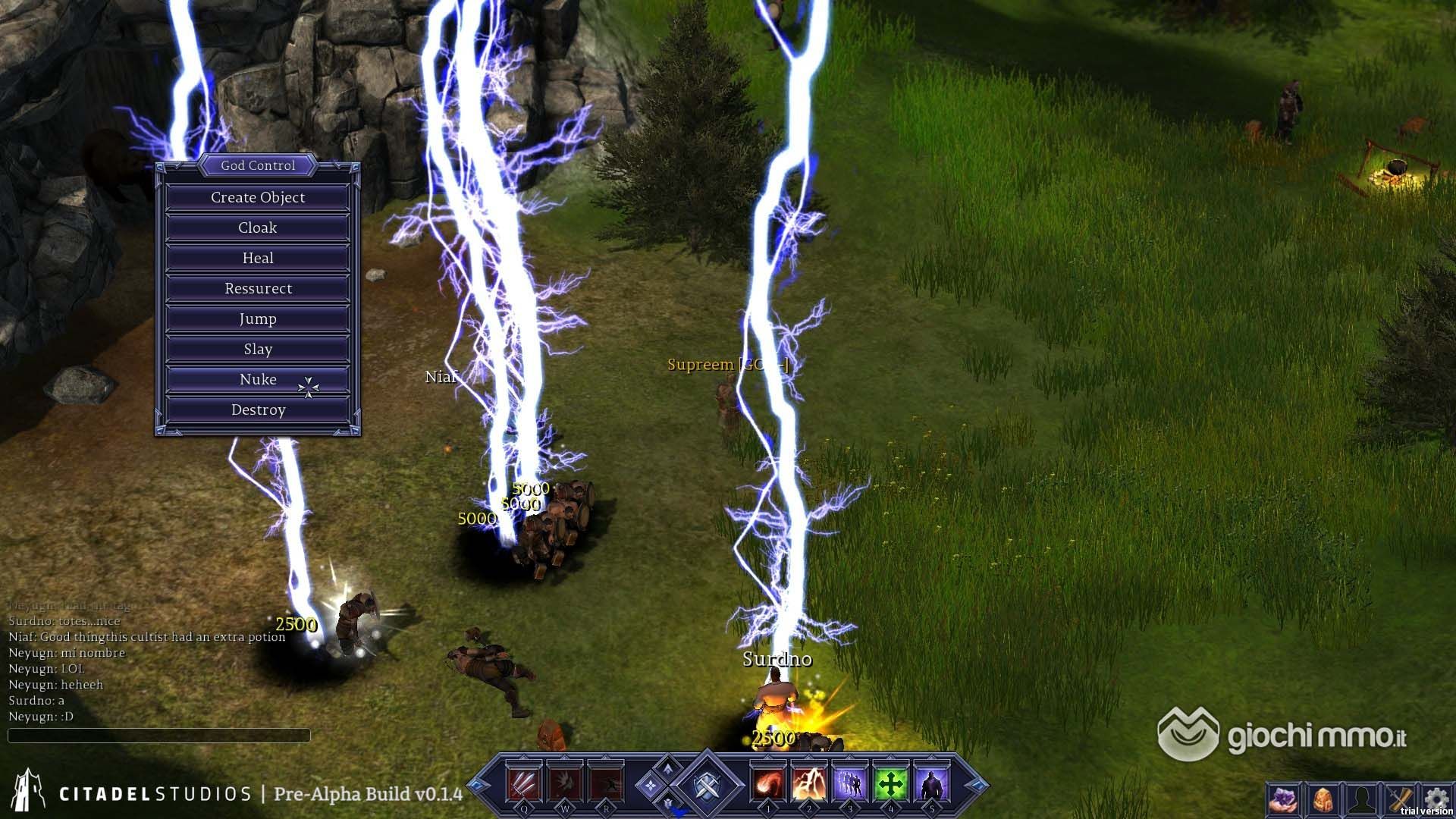1456x819 pixels.
Task: Cast the lightning strike spell
Action: tap(809, 782)
